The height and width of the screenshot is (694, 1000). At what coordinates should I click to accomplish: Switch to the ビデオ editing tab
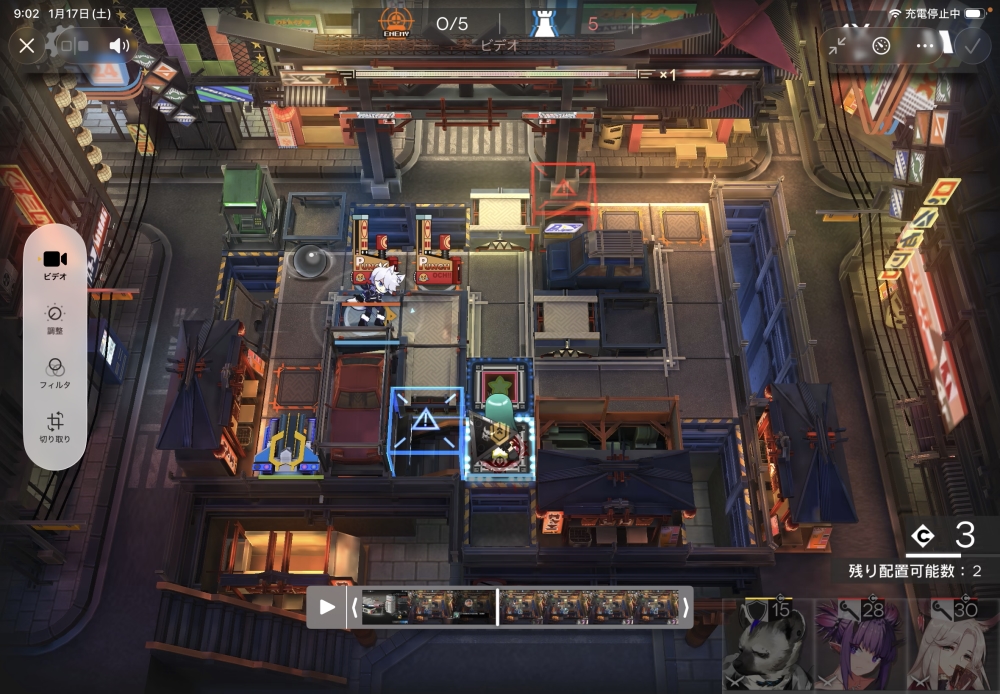pyautogui.click(x=55, y=264)
